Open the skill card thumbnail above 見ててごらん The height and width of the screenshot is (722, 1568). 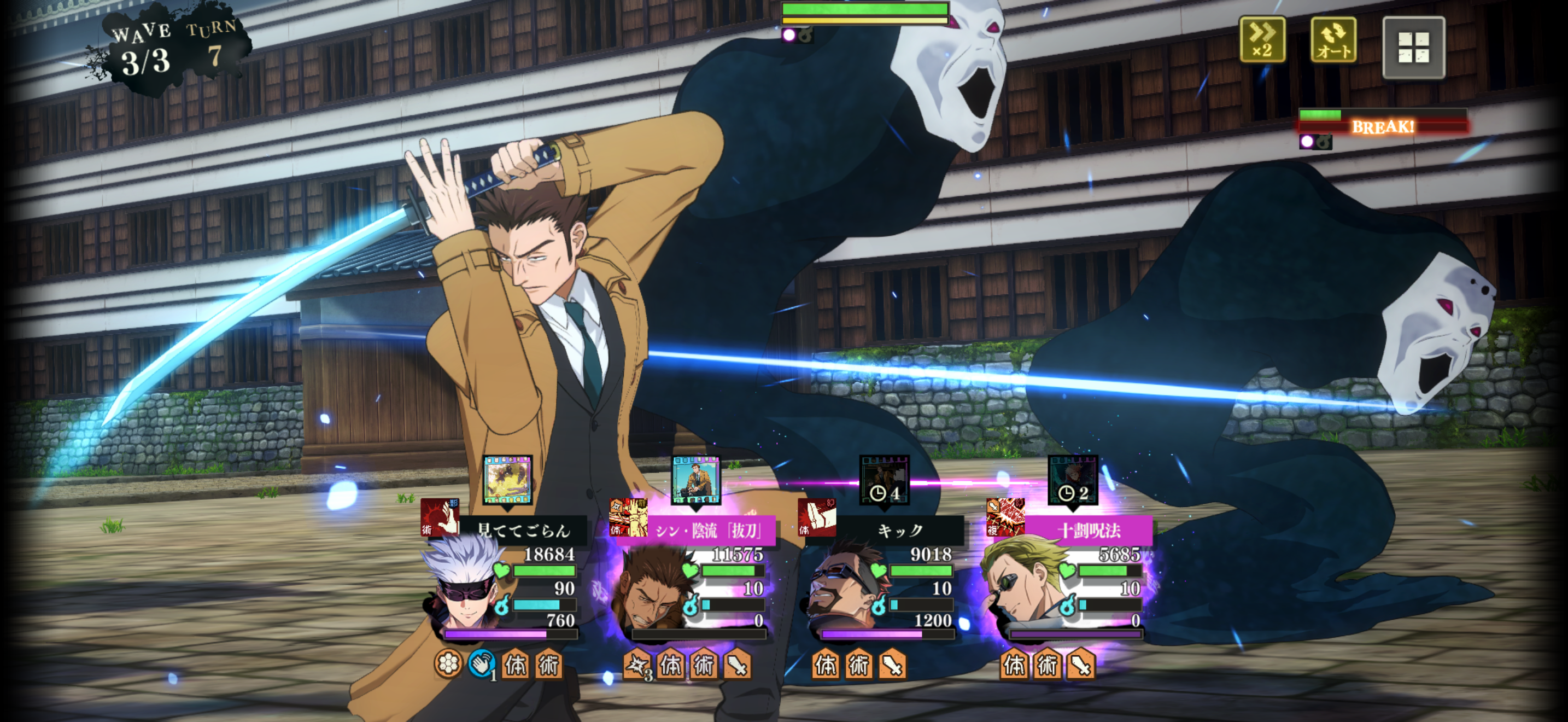(x=507, y=480)
